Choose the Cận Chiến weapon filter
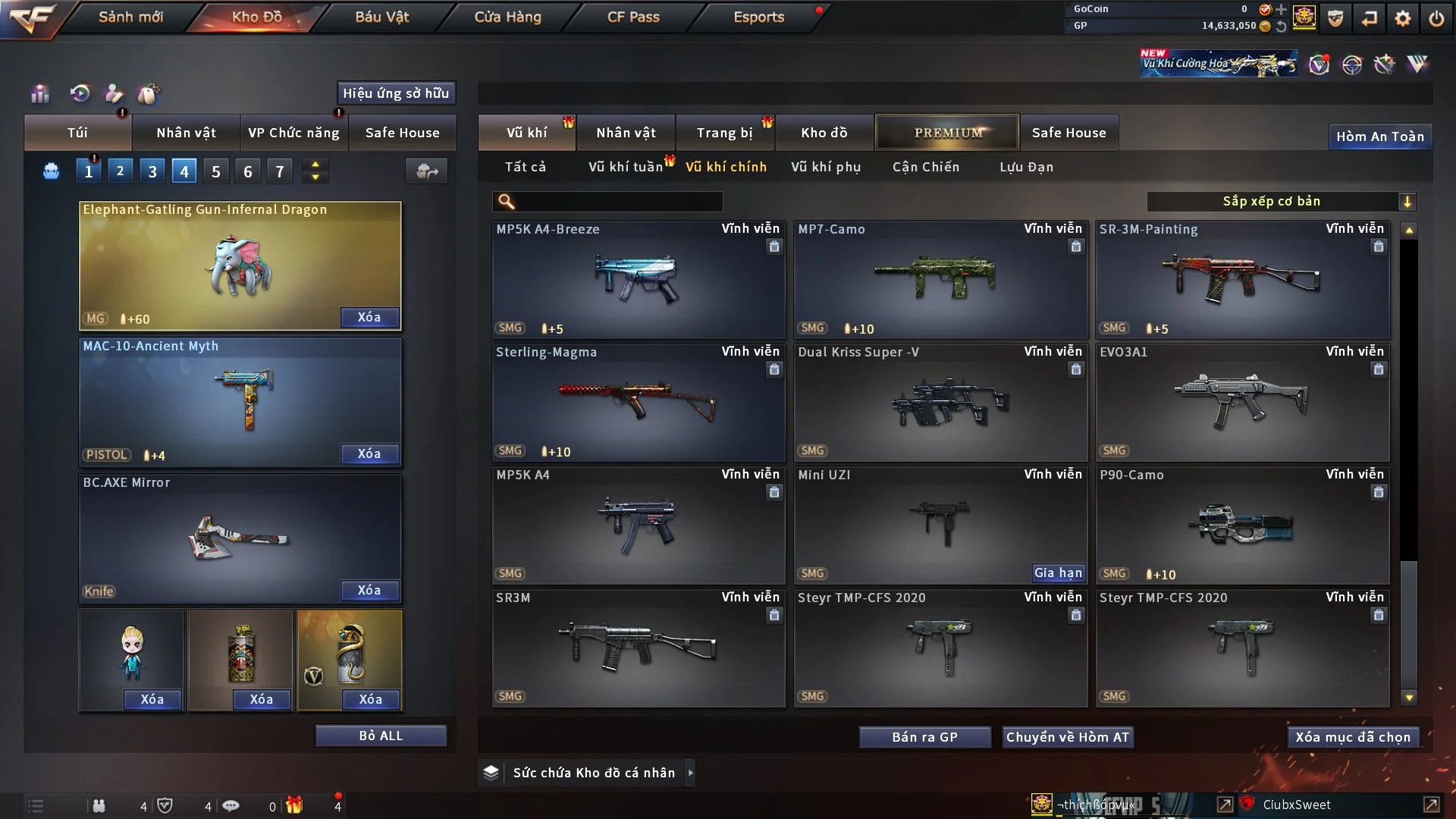The image size is (1456, 819). 926,167
